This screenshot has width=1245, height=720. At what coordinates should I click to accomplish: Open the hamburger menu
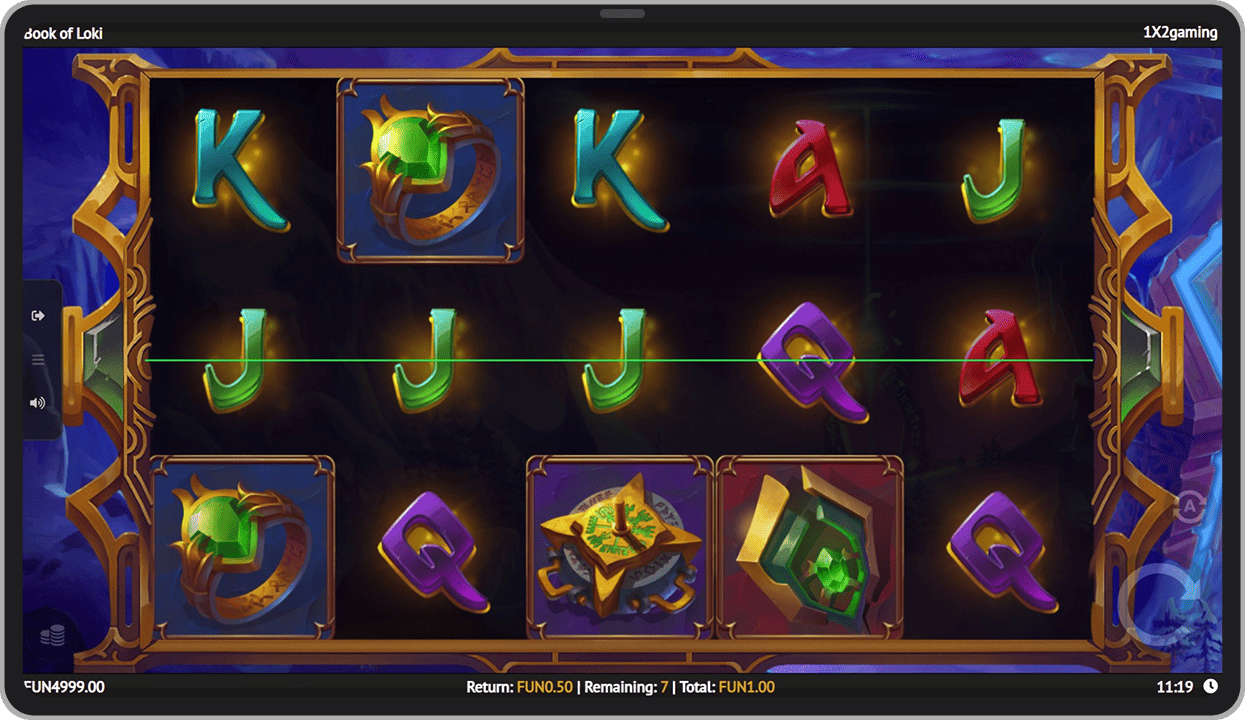38,360
